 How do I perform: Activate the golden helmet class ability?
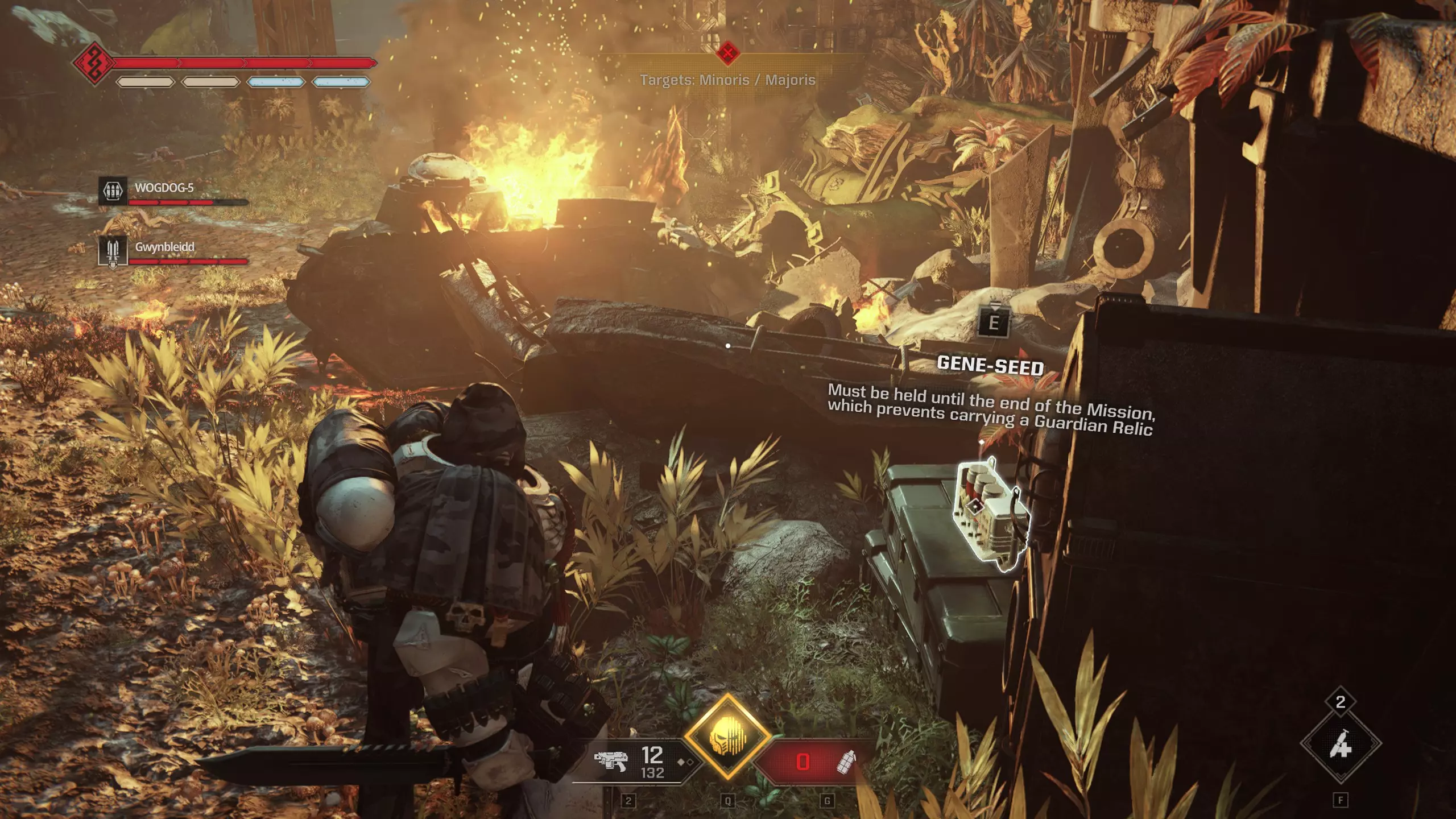[x=727, y=738]
